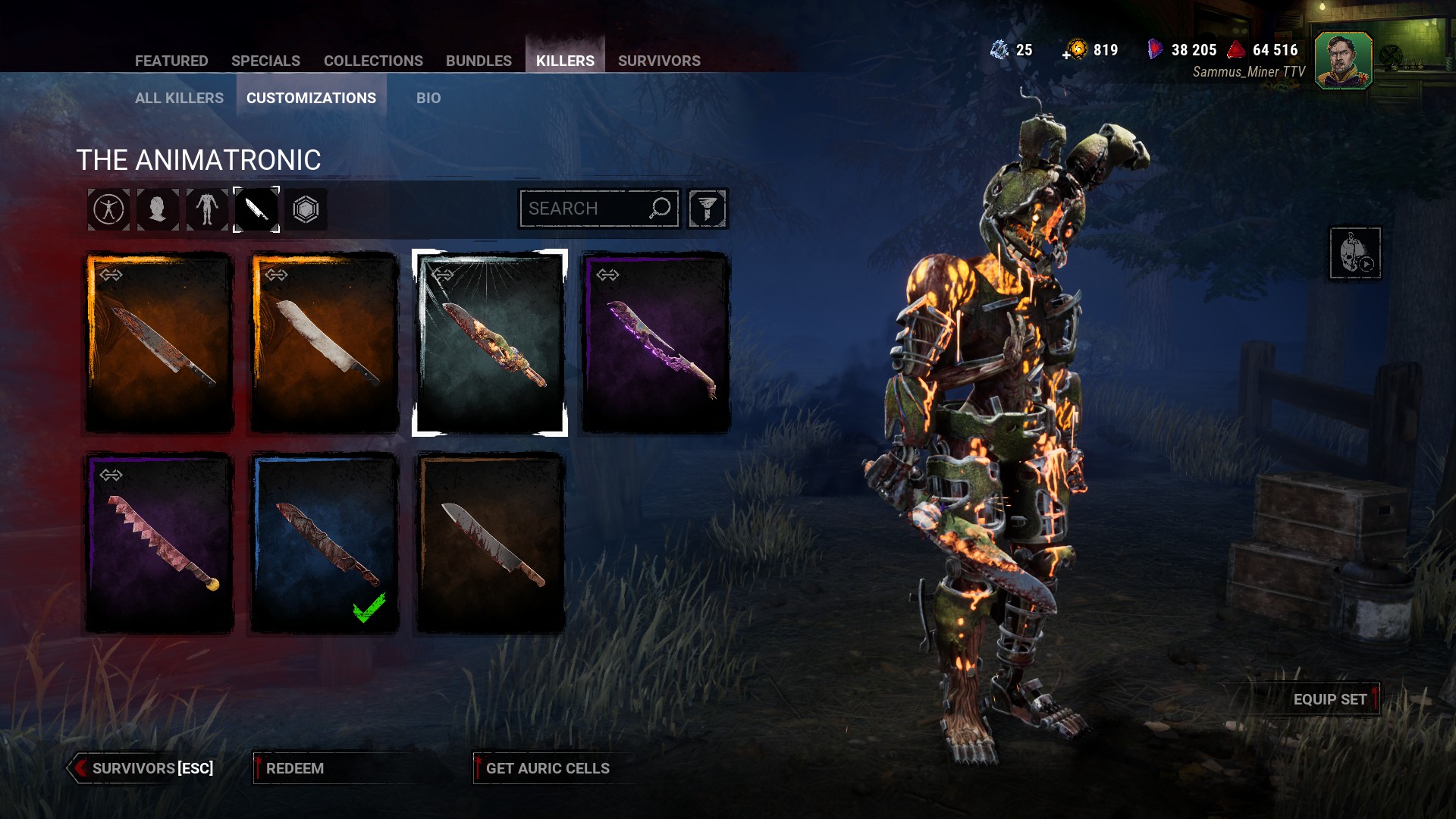Image resolution: width=1456 pixels, height=819 pixels.
Task: Play the killer mask preview animation
Action: tap(1355, 253)
